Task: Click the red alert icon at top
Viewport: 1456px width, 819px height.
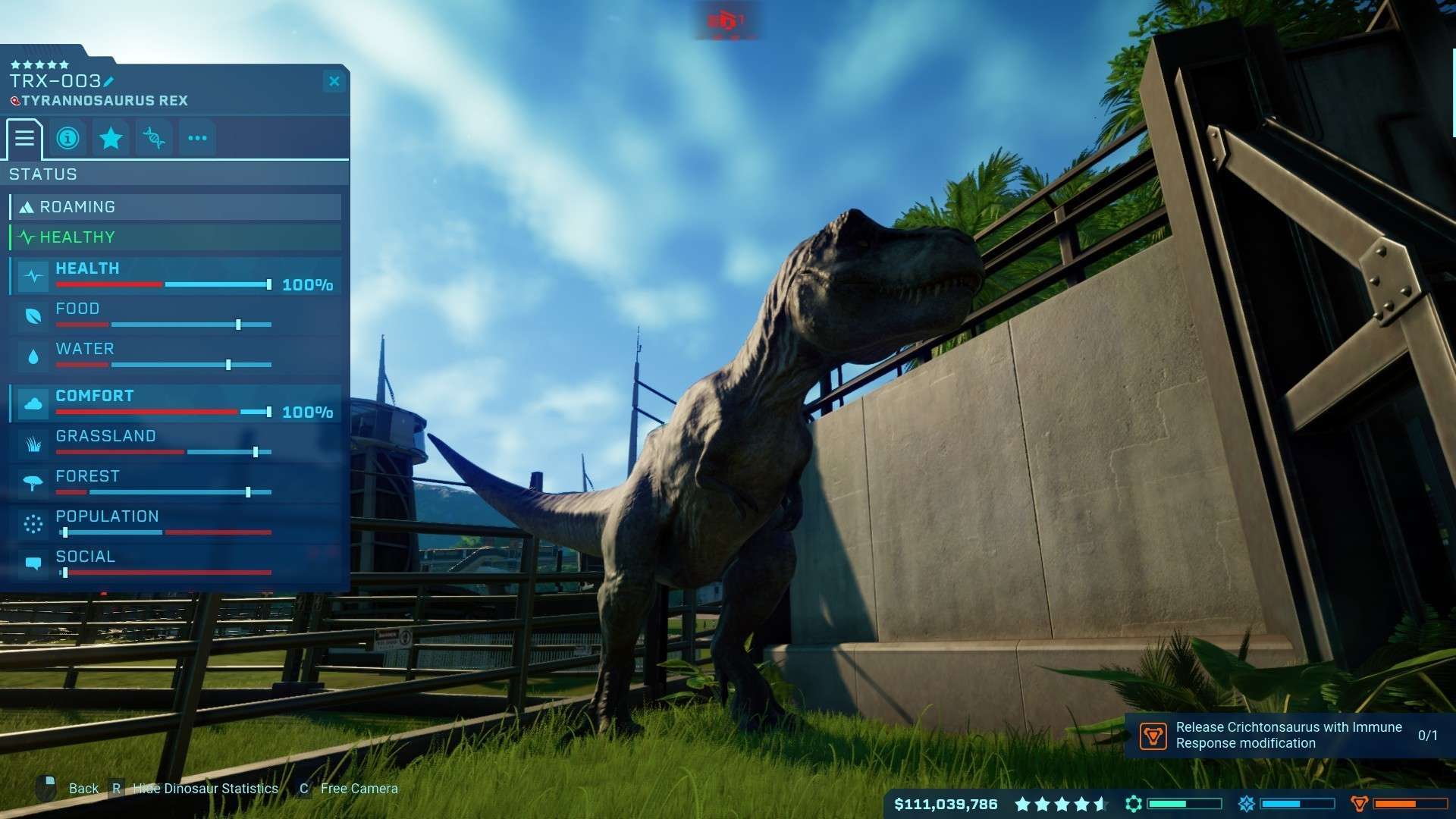Action: pos(726,20)
